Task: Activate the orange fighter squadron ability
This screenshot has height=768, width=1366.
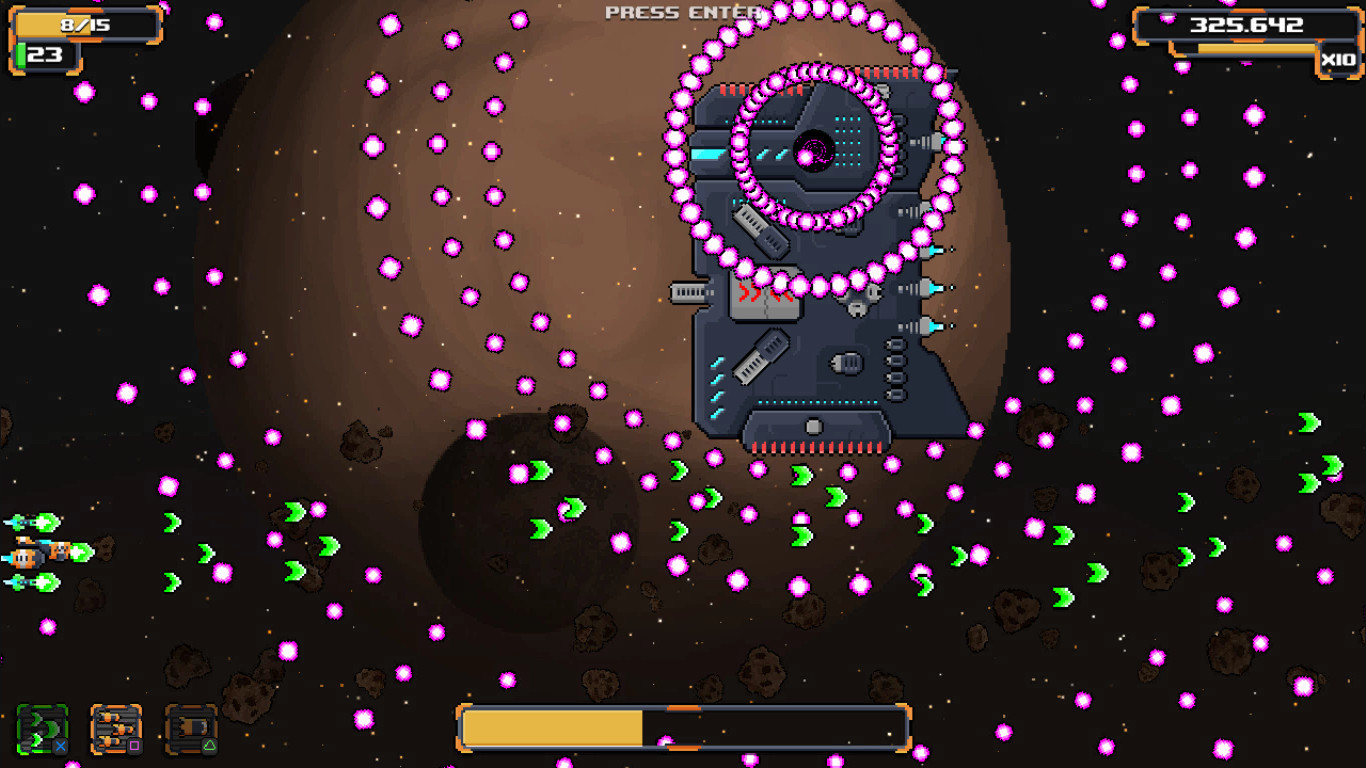Action: [x=118, y=727]
